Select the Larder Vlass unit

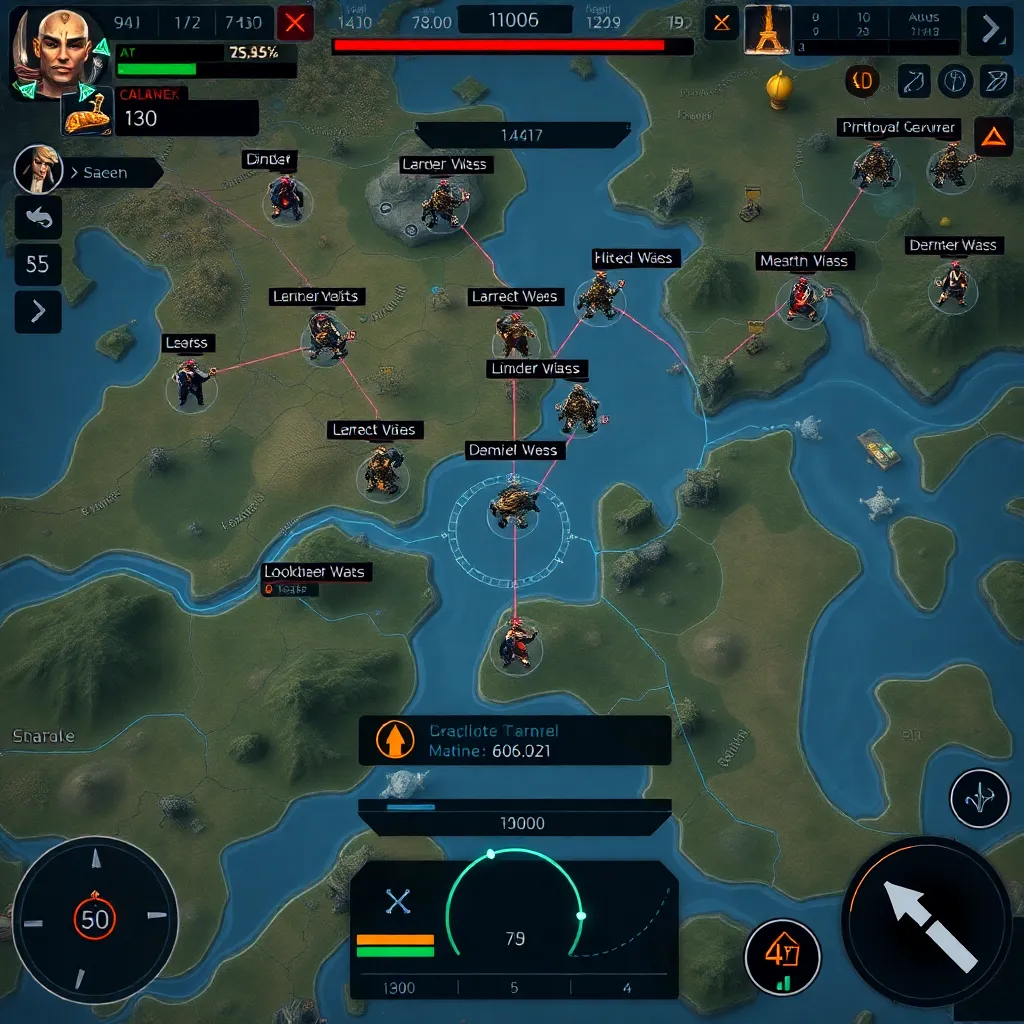[x=442, y=204]
